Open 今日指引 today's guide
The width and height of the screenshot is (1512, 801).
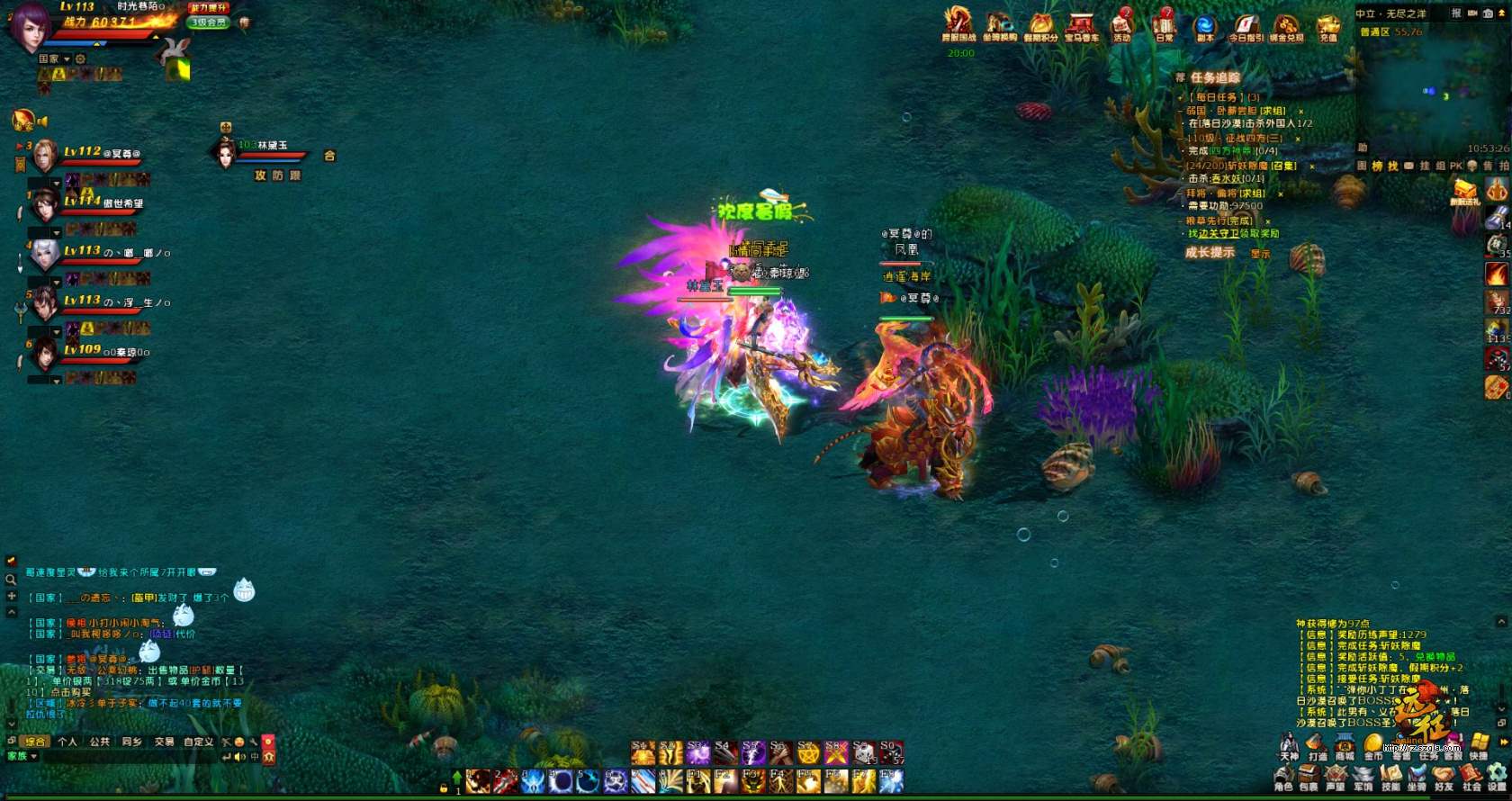[1246, 24]
